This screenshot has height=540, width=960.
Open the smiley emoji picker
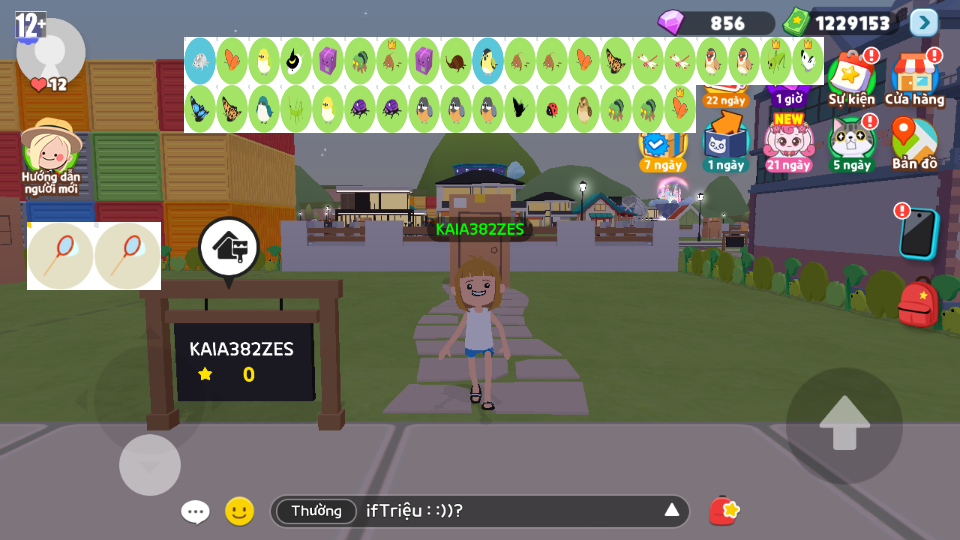[x=239, y=512]
